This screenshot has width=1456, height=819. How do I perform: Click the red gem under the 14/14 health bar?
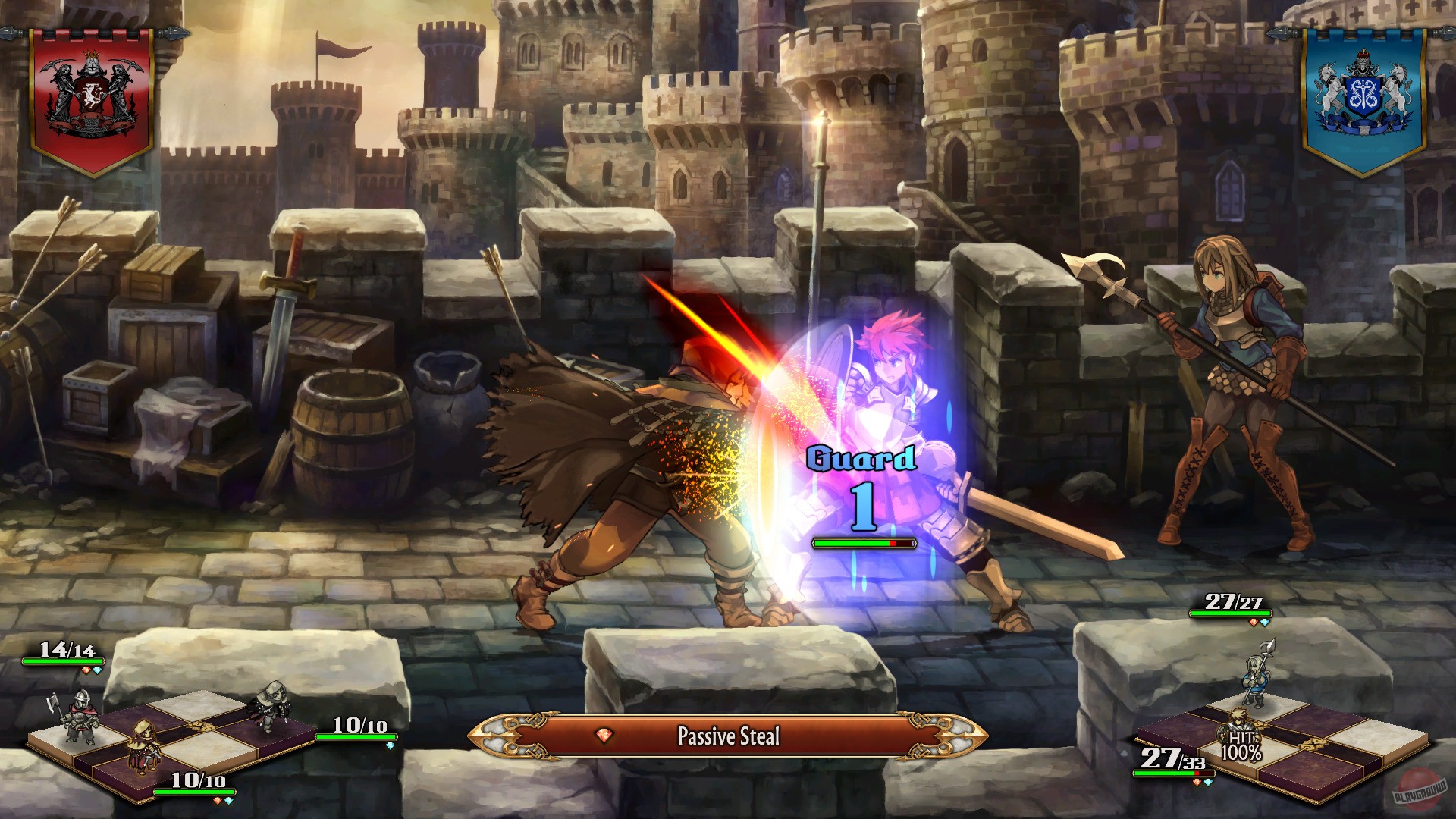pyautogui.click(x=85, y=670)
